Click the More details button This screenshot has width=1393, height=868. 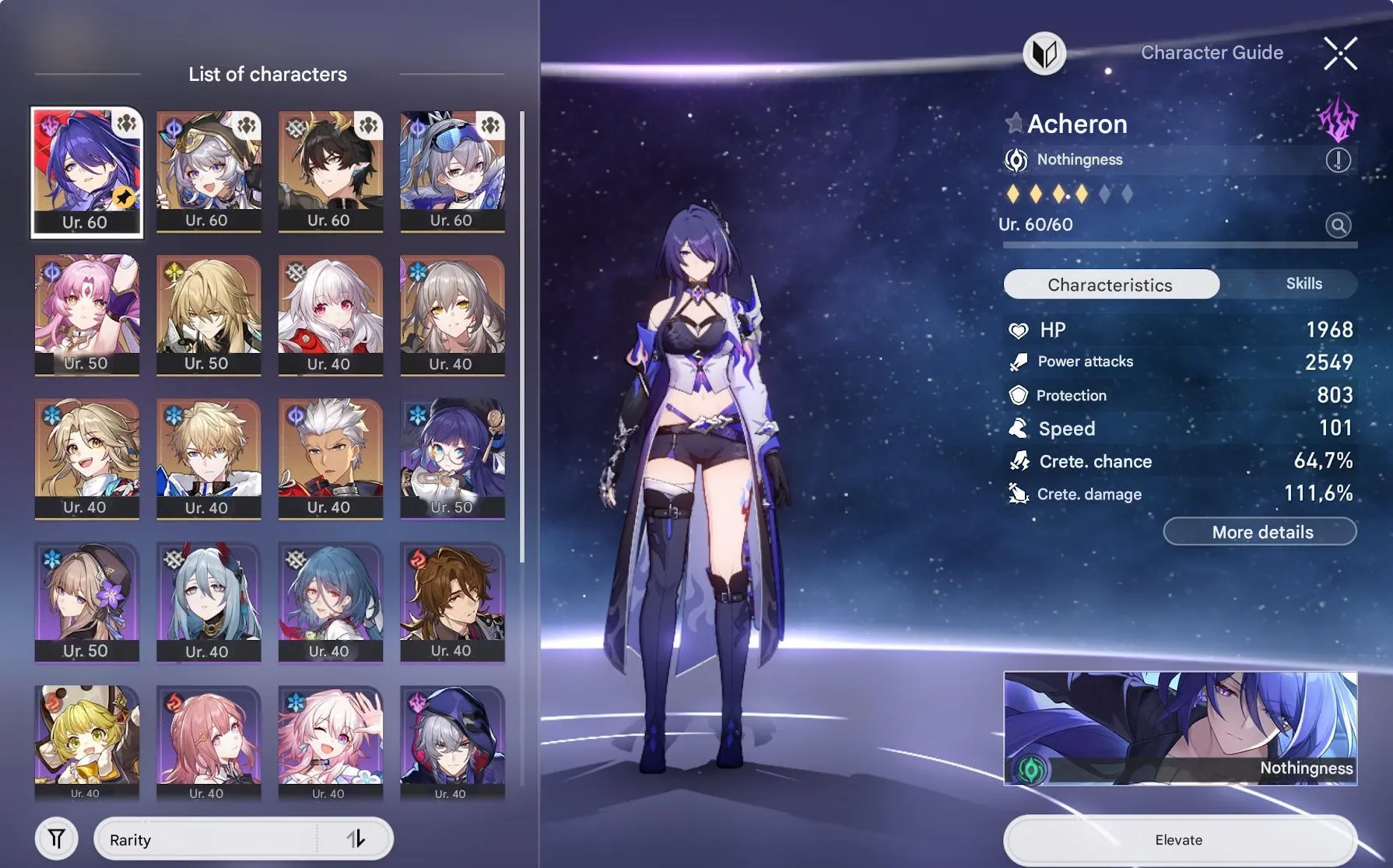[1260, 531]
